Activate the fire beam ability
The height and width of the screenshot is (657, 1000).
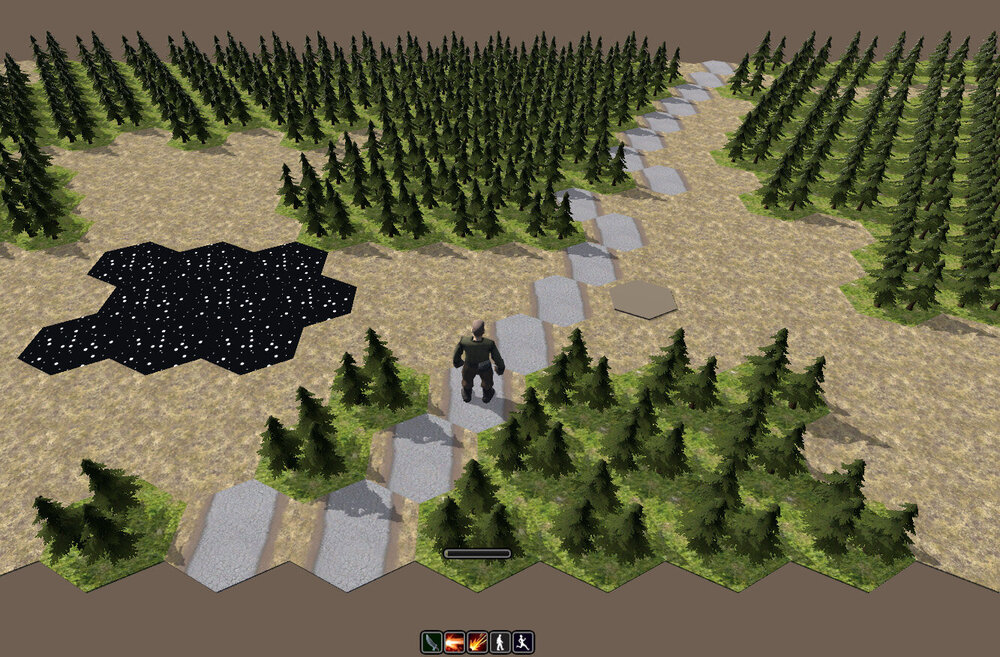click(x=454, y=642)
